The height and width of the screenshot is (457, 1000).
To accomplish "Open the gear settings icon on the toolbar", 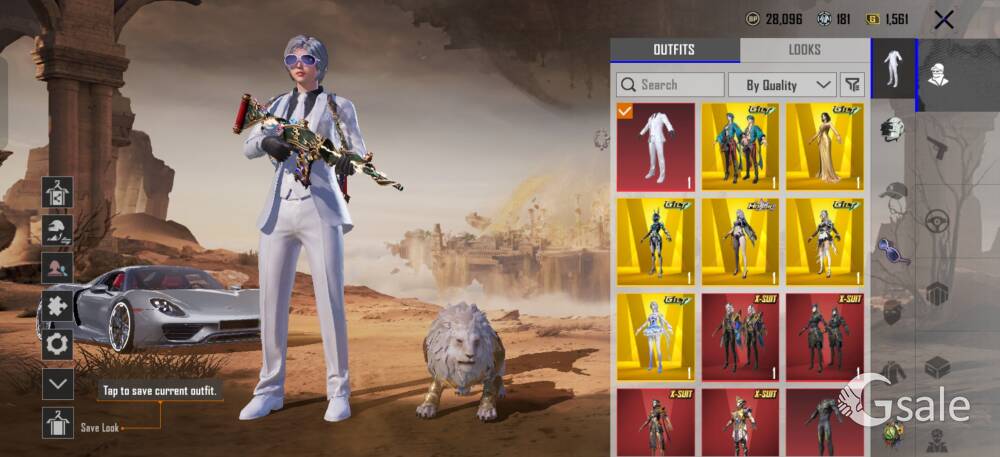I will 58,344.
